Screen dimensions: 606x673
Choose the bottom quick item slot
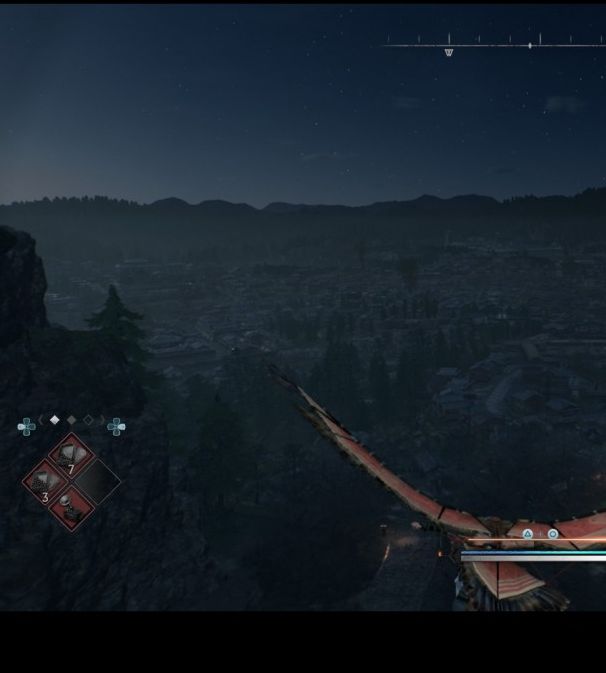(x=71, y=507)
